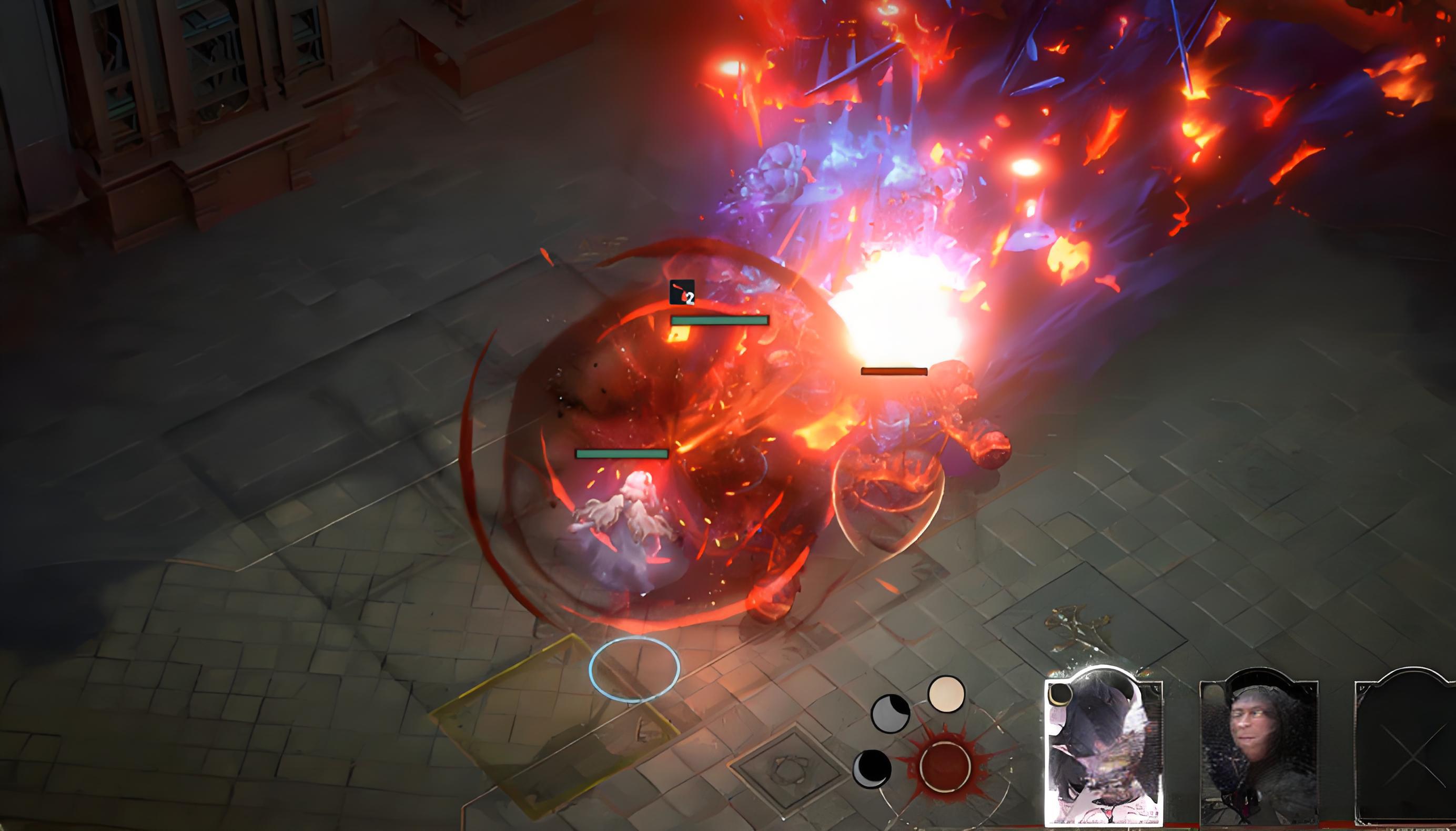Click the cream-colored full moon orb

pyautogui.click(x=946, y=695)
